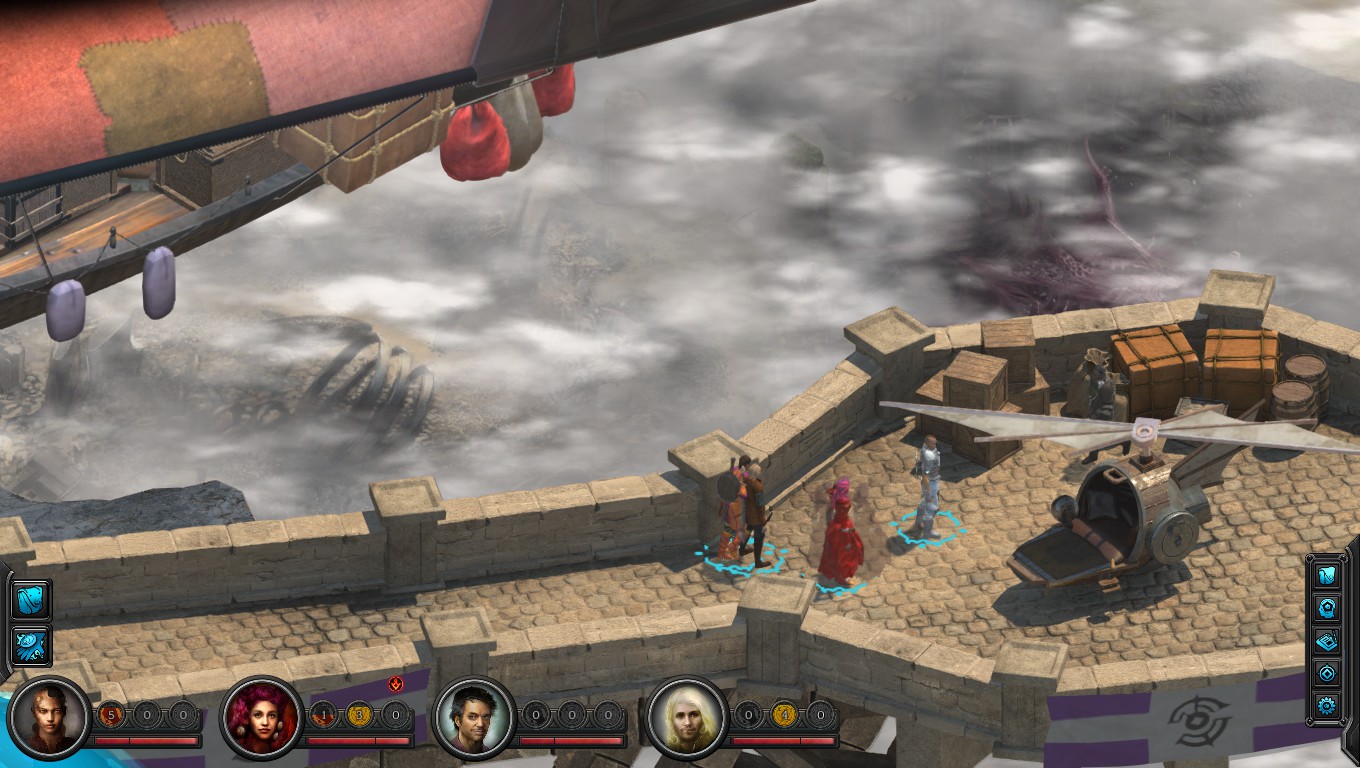
Task: Open the map from the right sidebar
Action: (x=1327, y=575)
